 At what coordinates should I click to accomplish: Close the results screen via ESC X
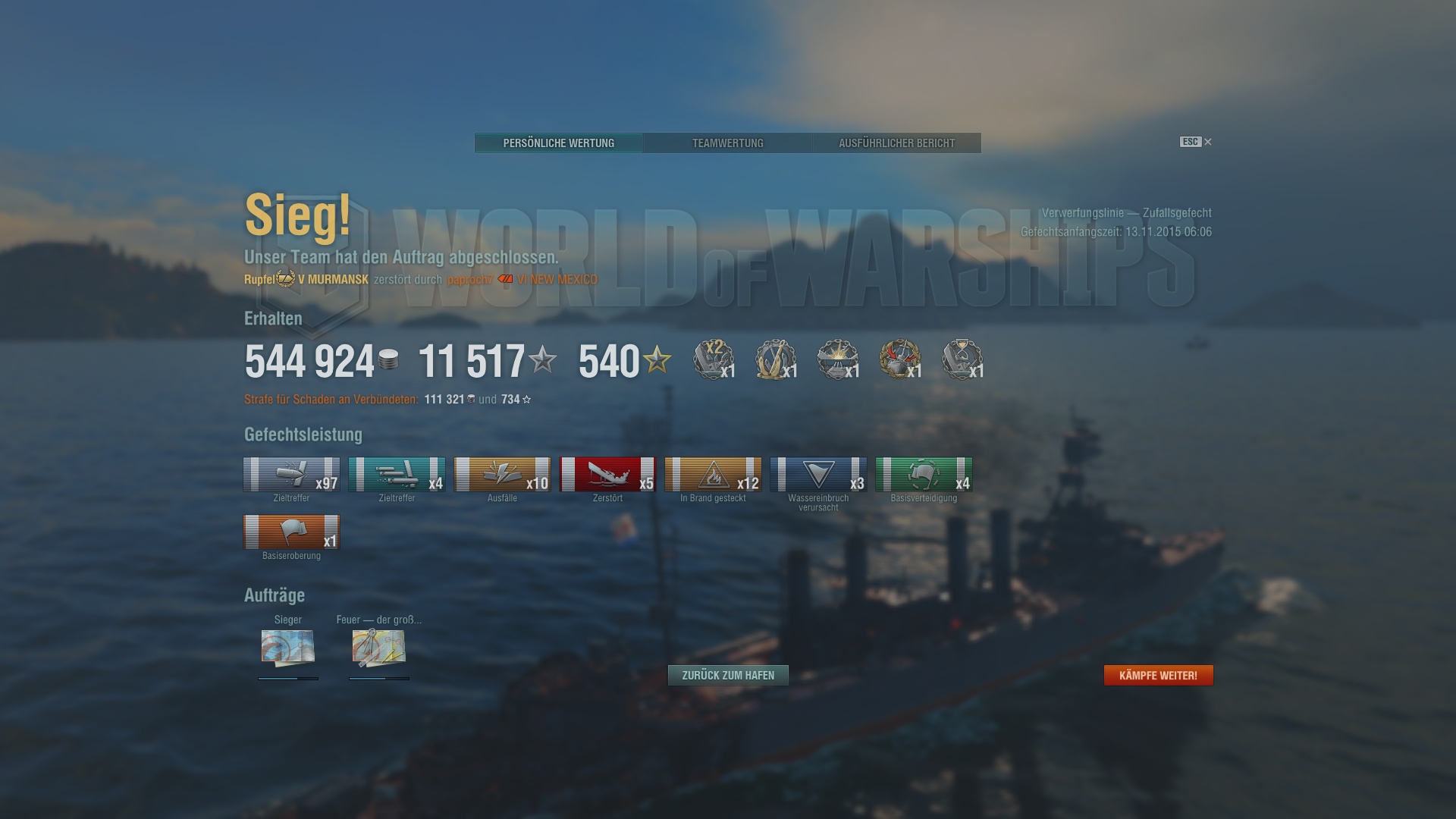coord(1207,142)
